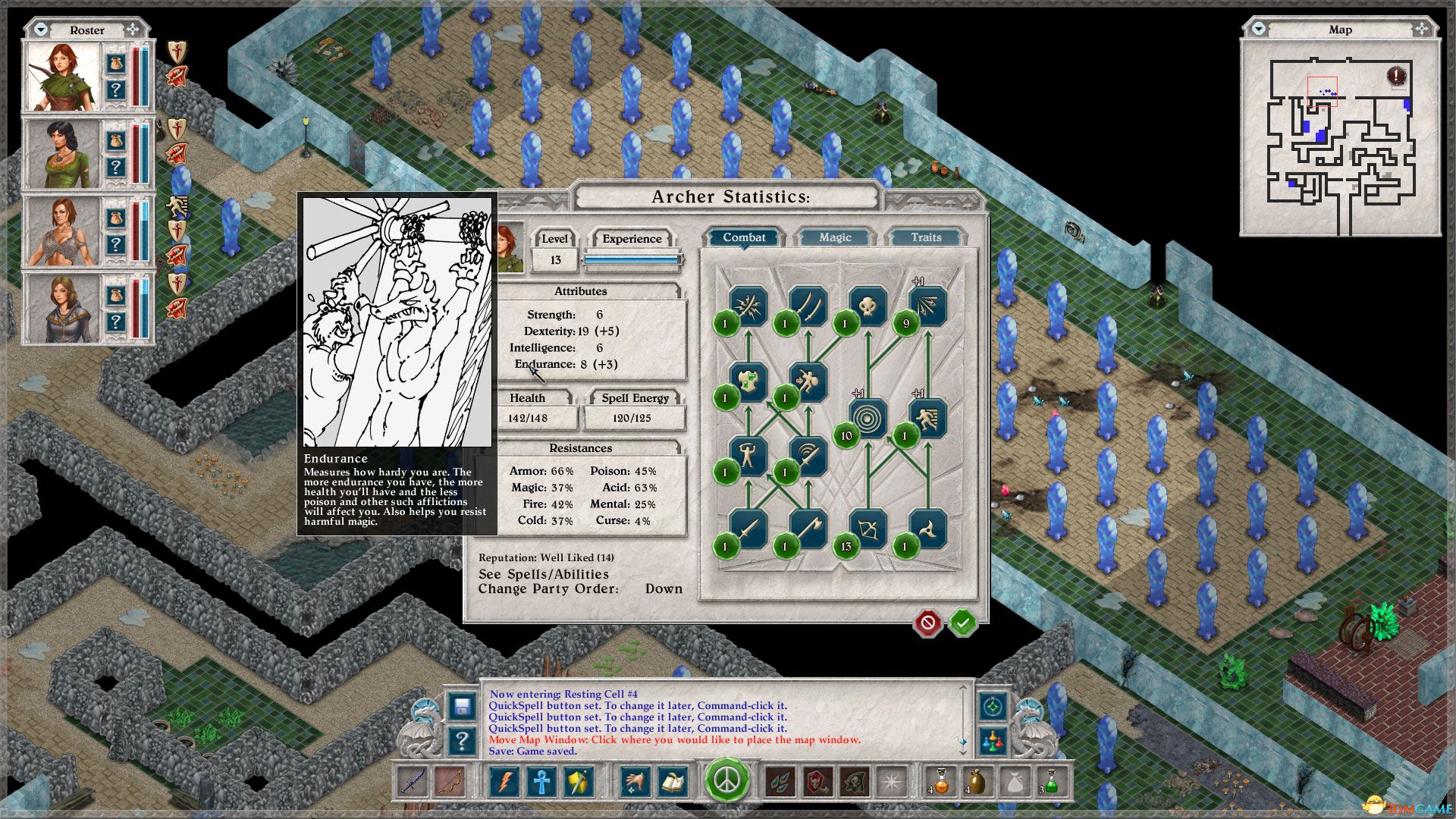Select the hand interaction icon near the spellbook
1456x819 pixels.
point(635,781)
